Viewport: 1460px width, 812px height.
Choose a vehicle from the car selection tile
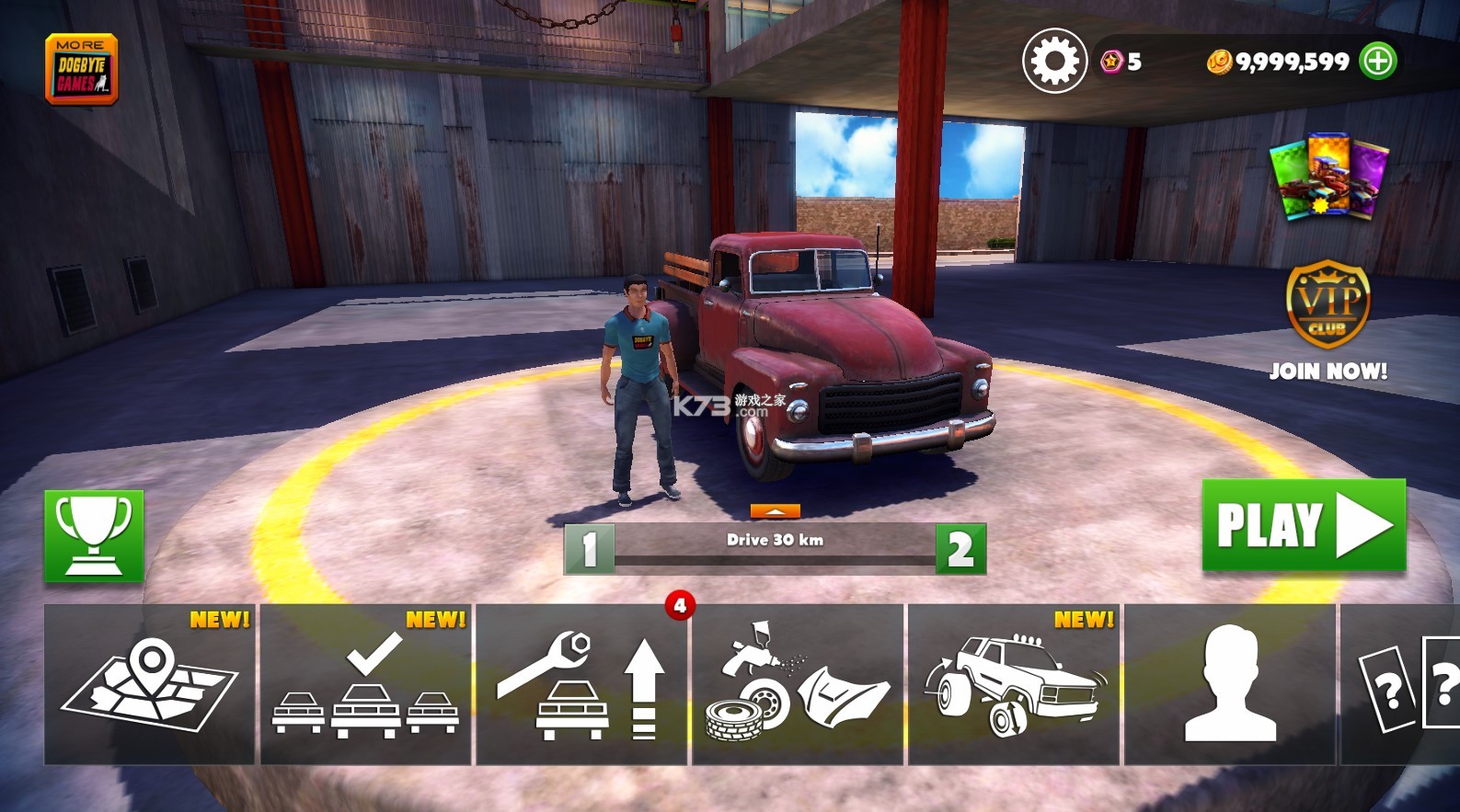coord(366,684)
